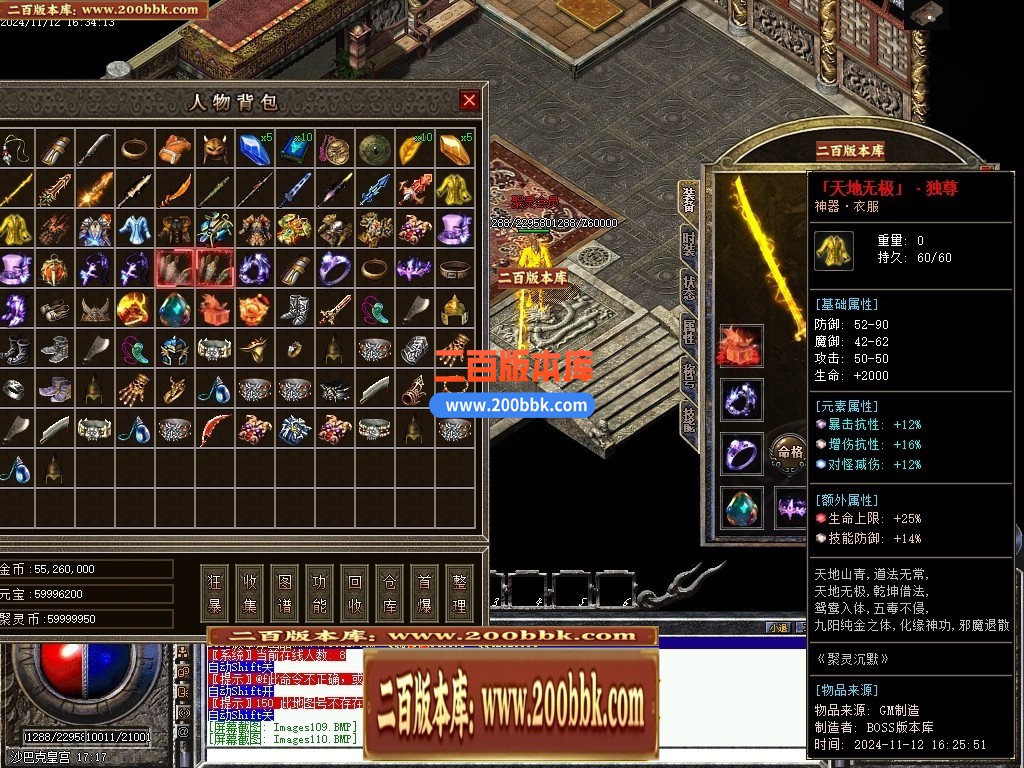Sort the bag with the 整理 button
Screen dimensions: 1024x768
[x=459, y=593]
